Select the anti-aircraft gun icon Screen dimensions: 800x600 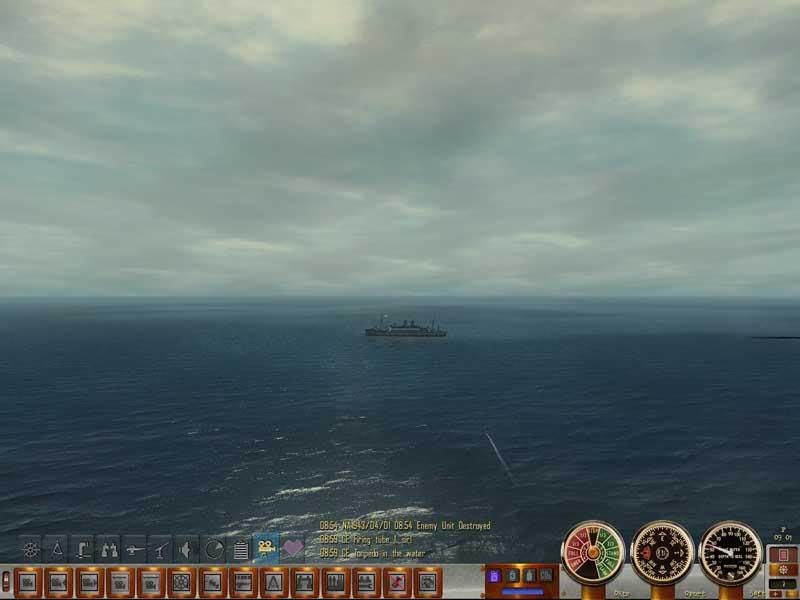click(161, 549)
